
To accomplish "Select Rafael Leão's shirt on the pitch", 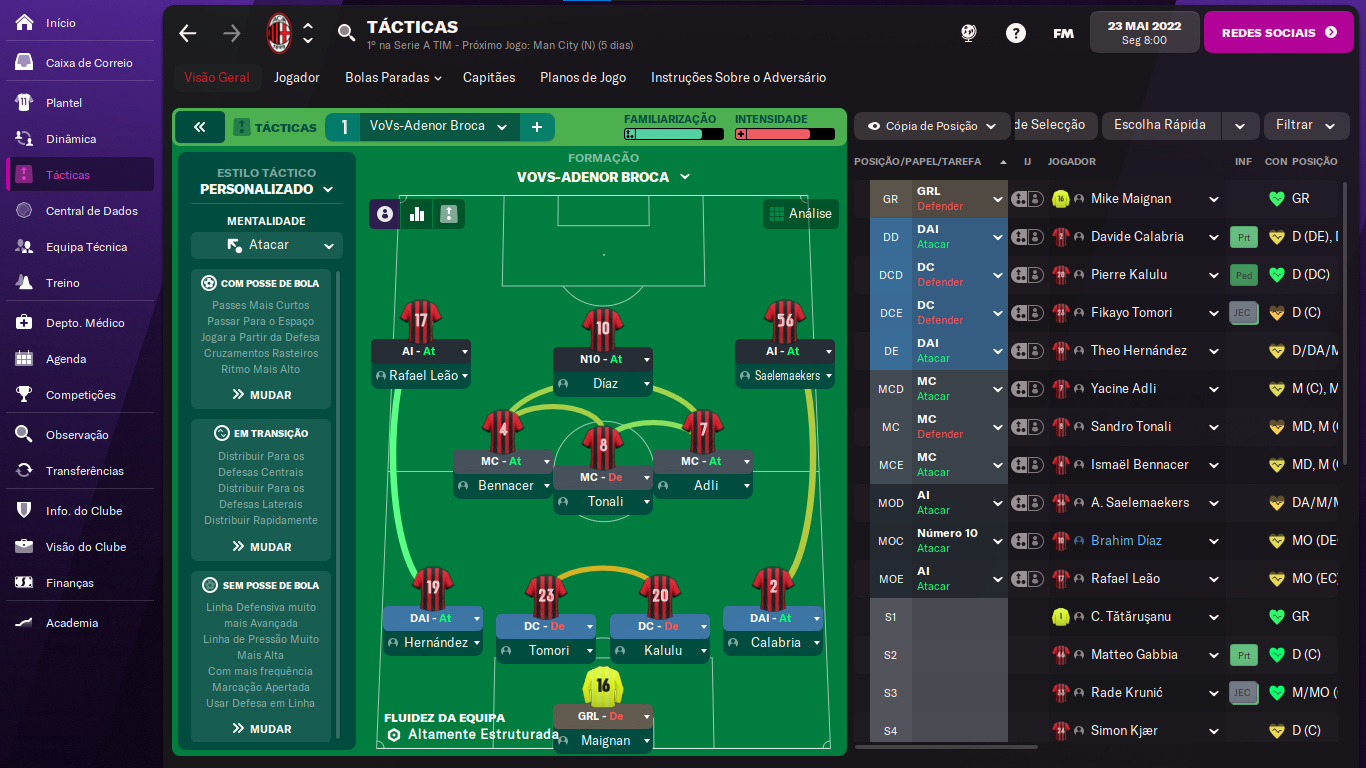I will (x=420, y=321).
